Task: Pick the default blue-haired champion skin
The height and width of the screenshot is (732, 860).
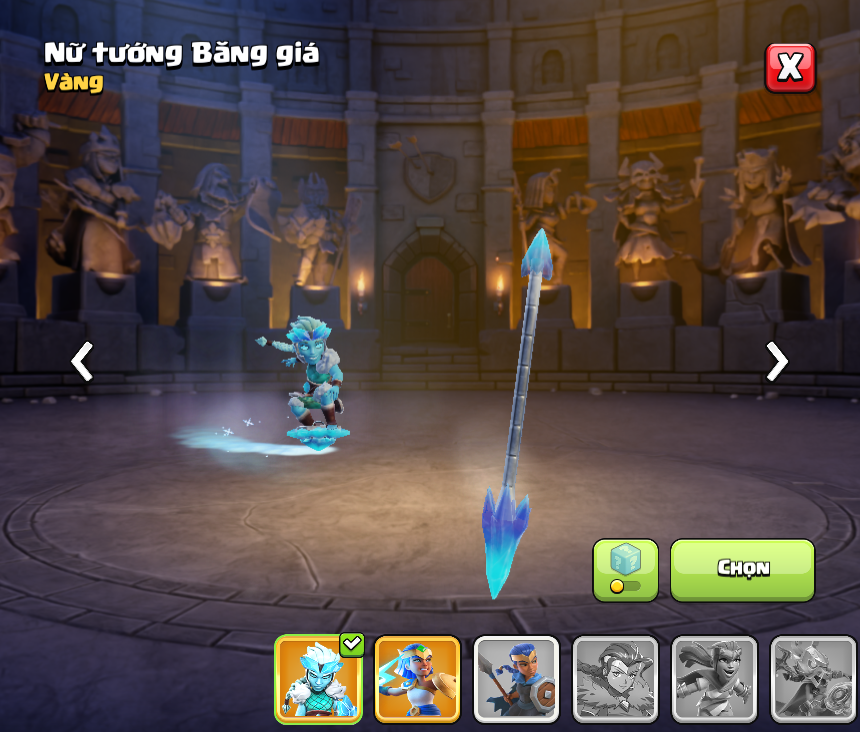Action: pyautogui.click(x=516, y=679)
